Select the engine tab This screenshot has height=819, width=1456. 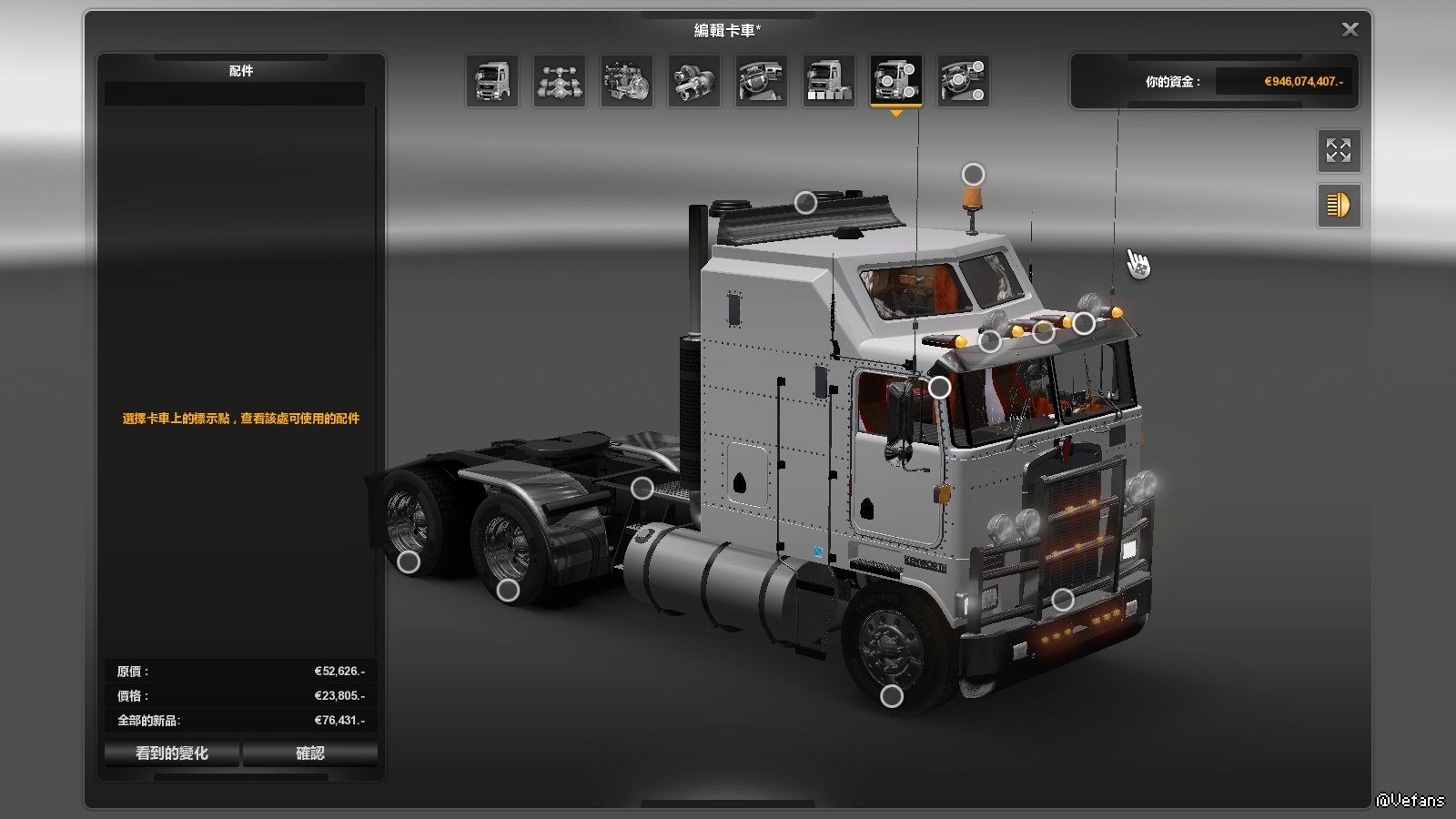[627, 81]
